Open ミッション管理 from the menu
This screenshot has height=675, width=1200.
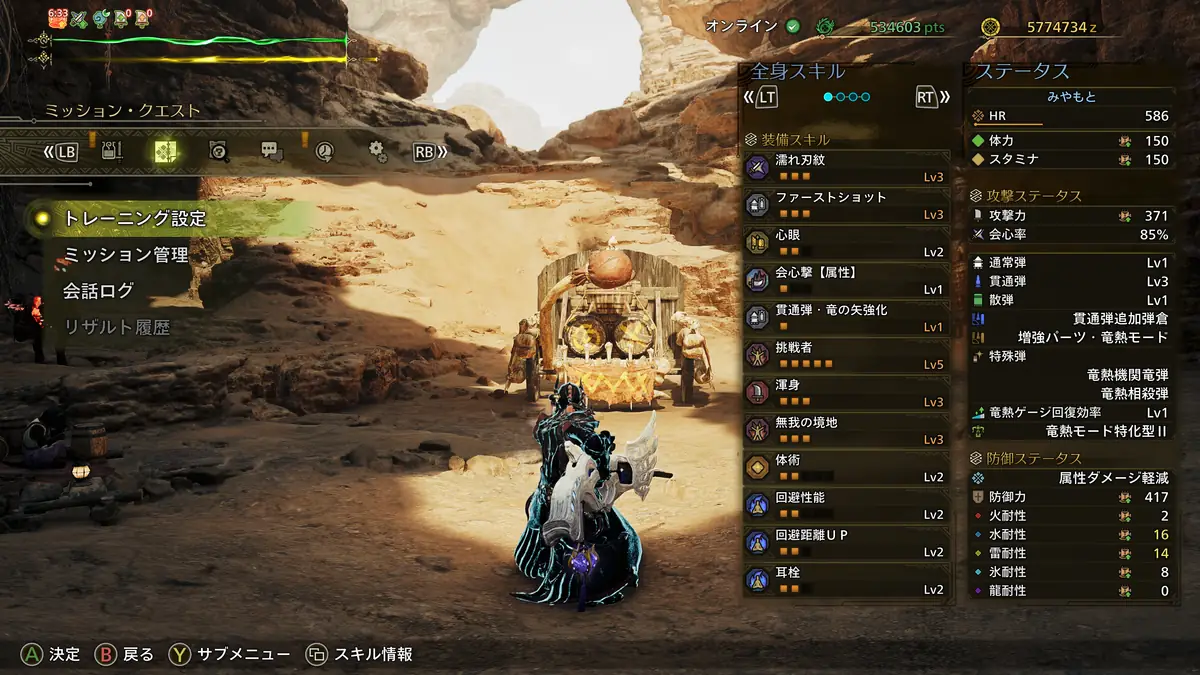click(x=126, y=255)
